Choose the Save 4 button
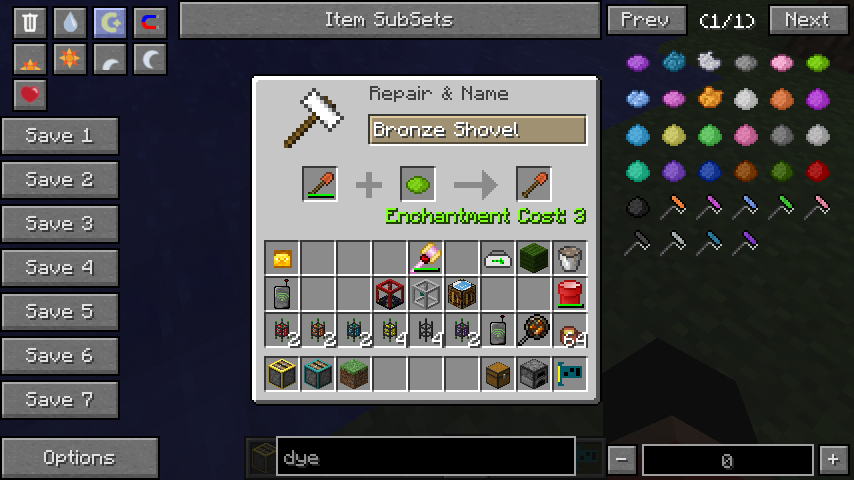854x480 pixels. (x=60, y=268)
